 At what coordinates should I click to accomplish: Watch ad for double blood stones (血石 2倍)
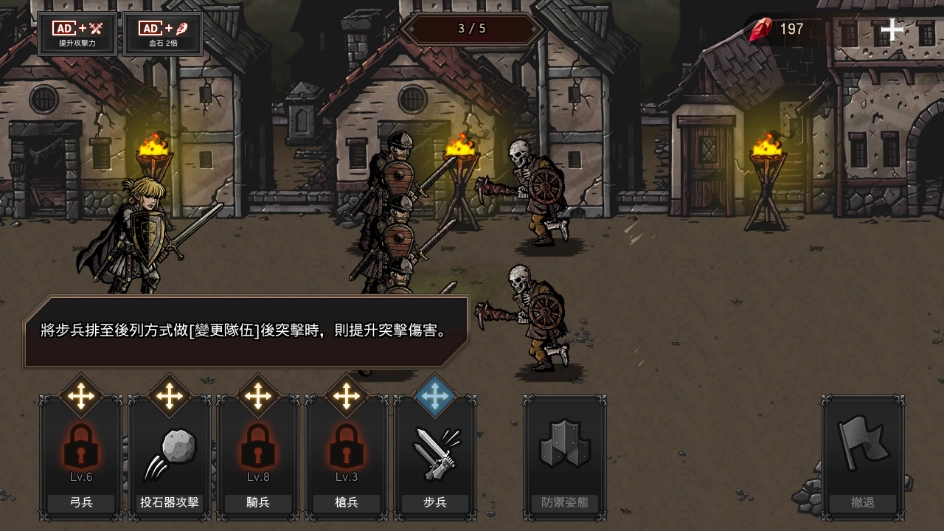(162, 33)
